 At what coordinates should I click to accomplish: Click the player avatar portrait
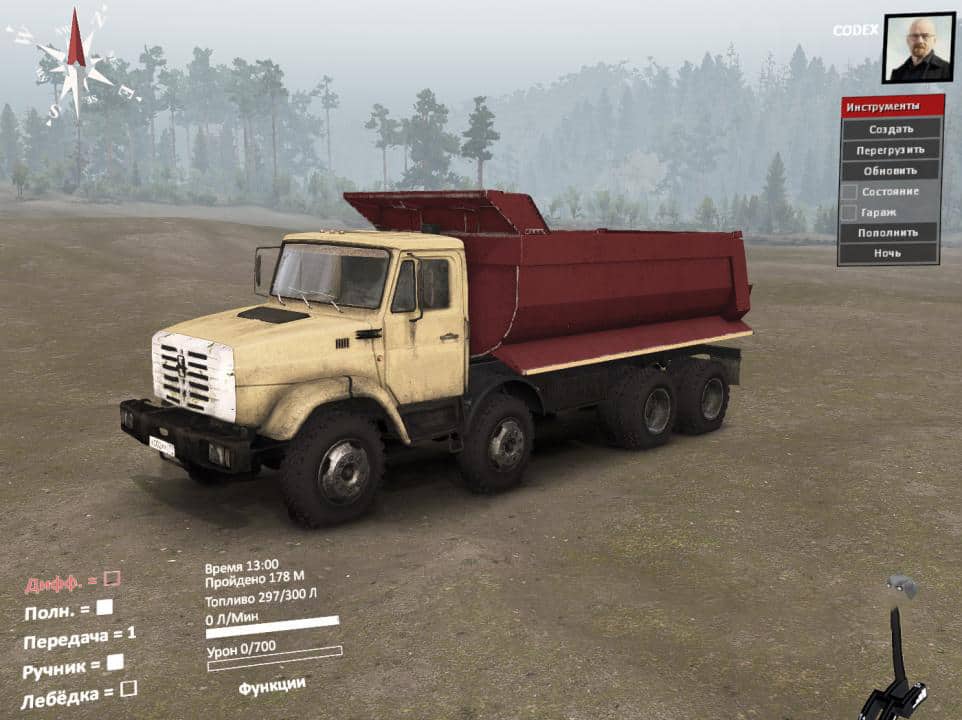918,48
